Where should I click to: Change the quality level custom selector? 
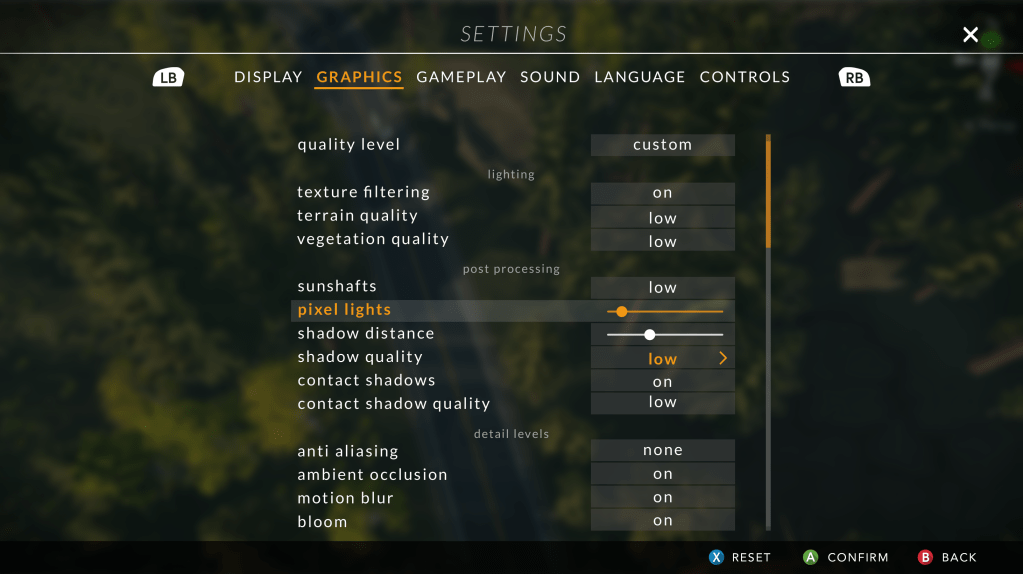[x=662, y=145]
